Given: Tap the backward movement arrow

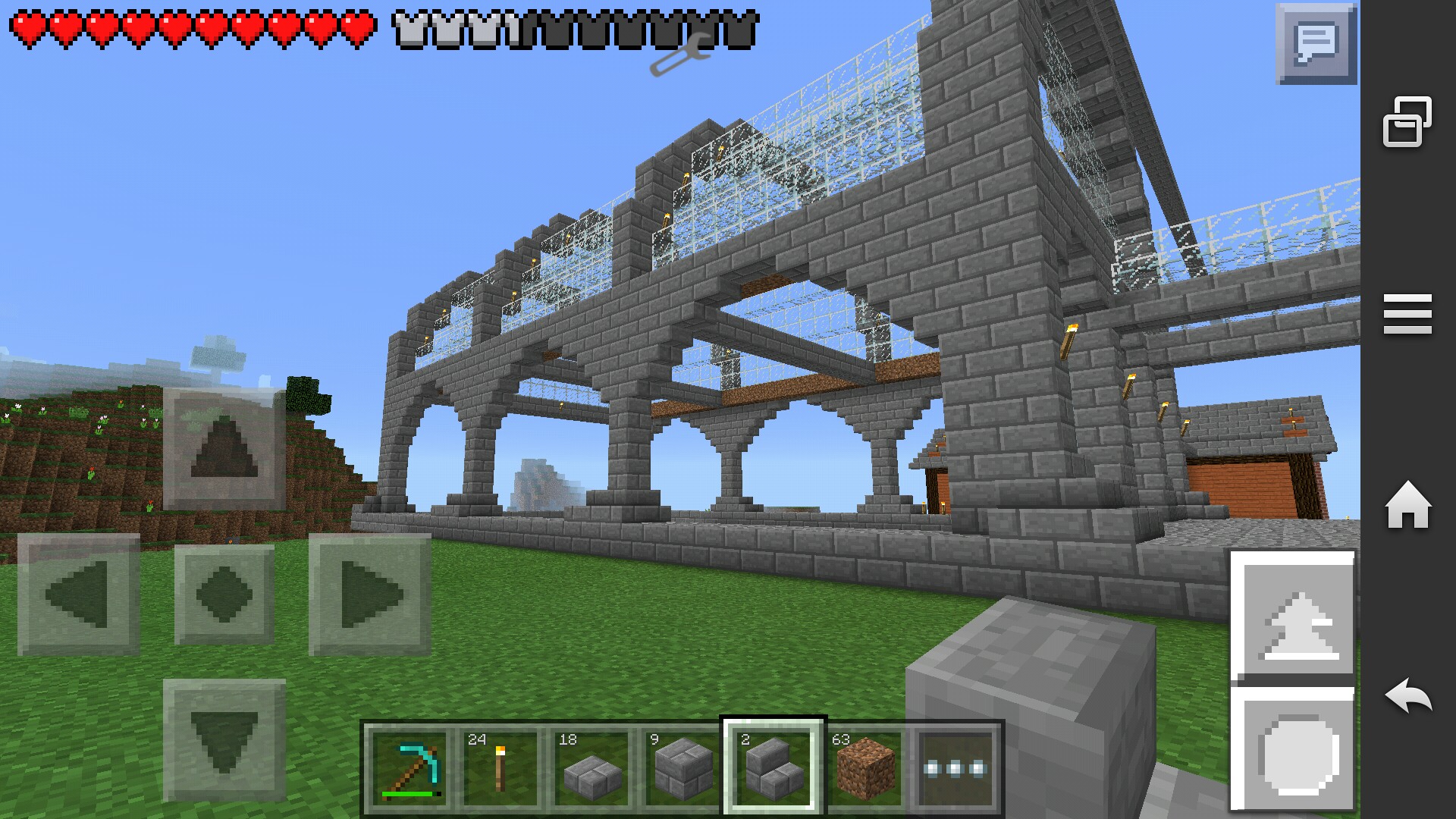Looking at the screenshot, I should [x=224, y=739].
